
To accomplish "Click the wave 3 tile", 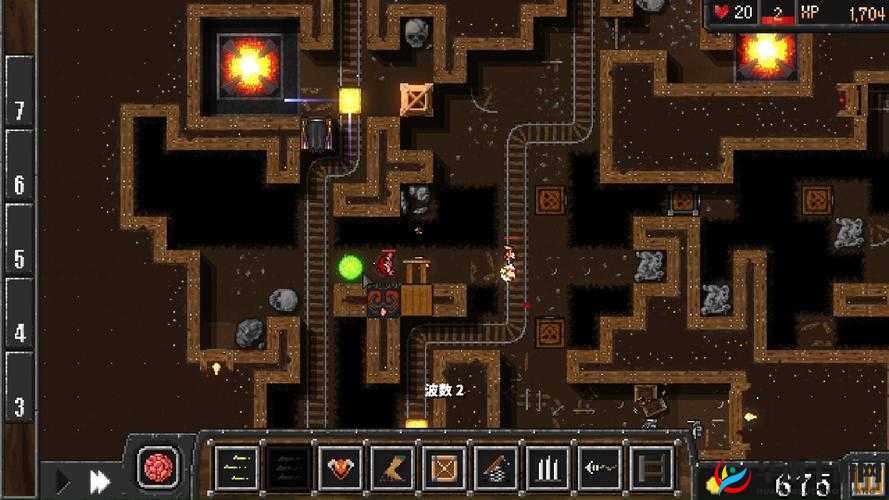I will click(19, 408).
